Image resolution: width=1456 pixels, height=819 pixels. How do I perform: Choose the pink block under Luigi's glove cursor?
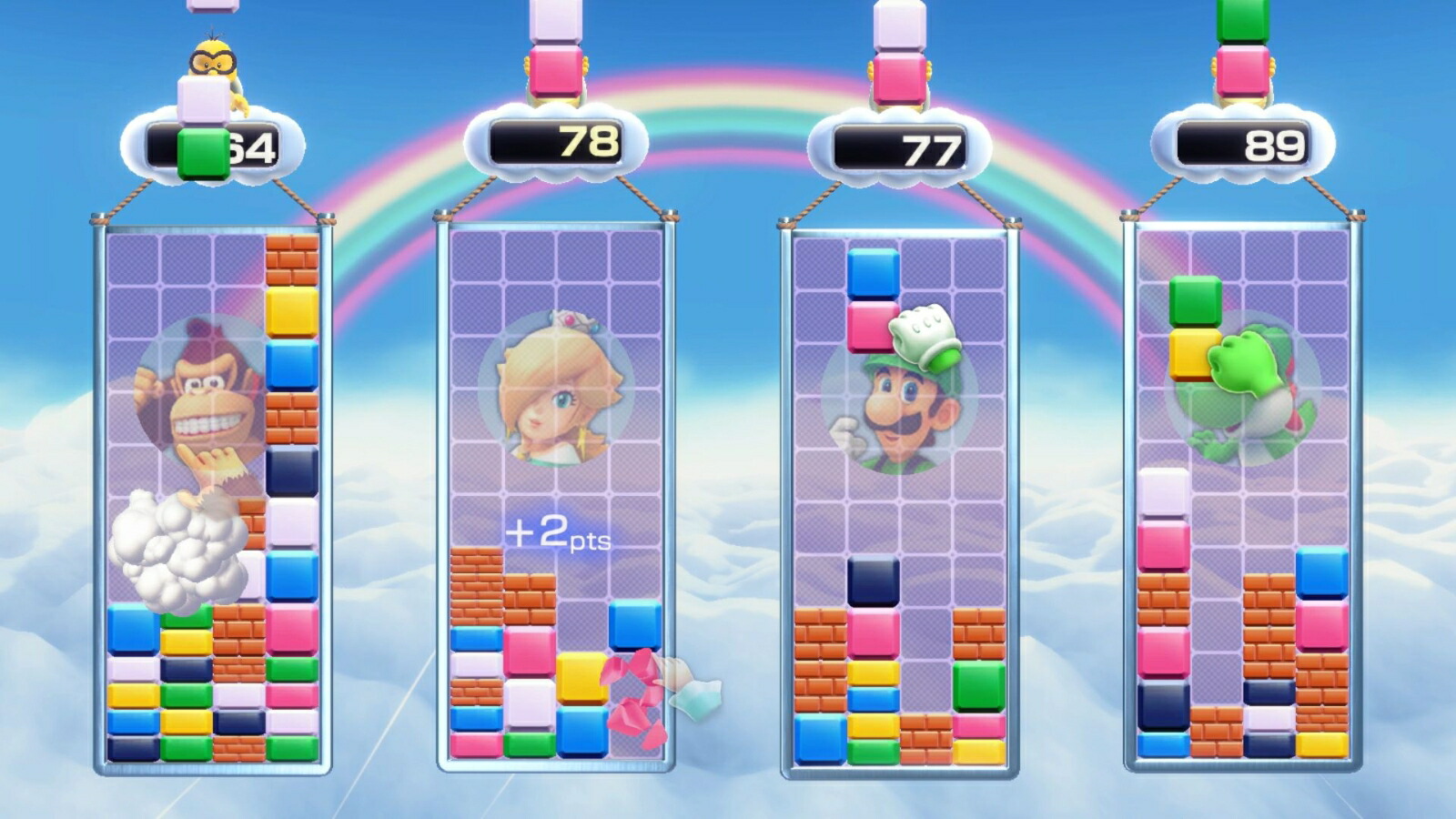pos(871,327)
